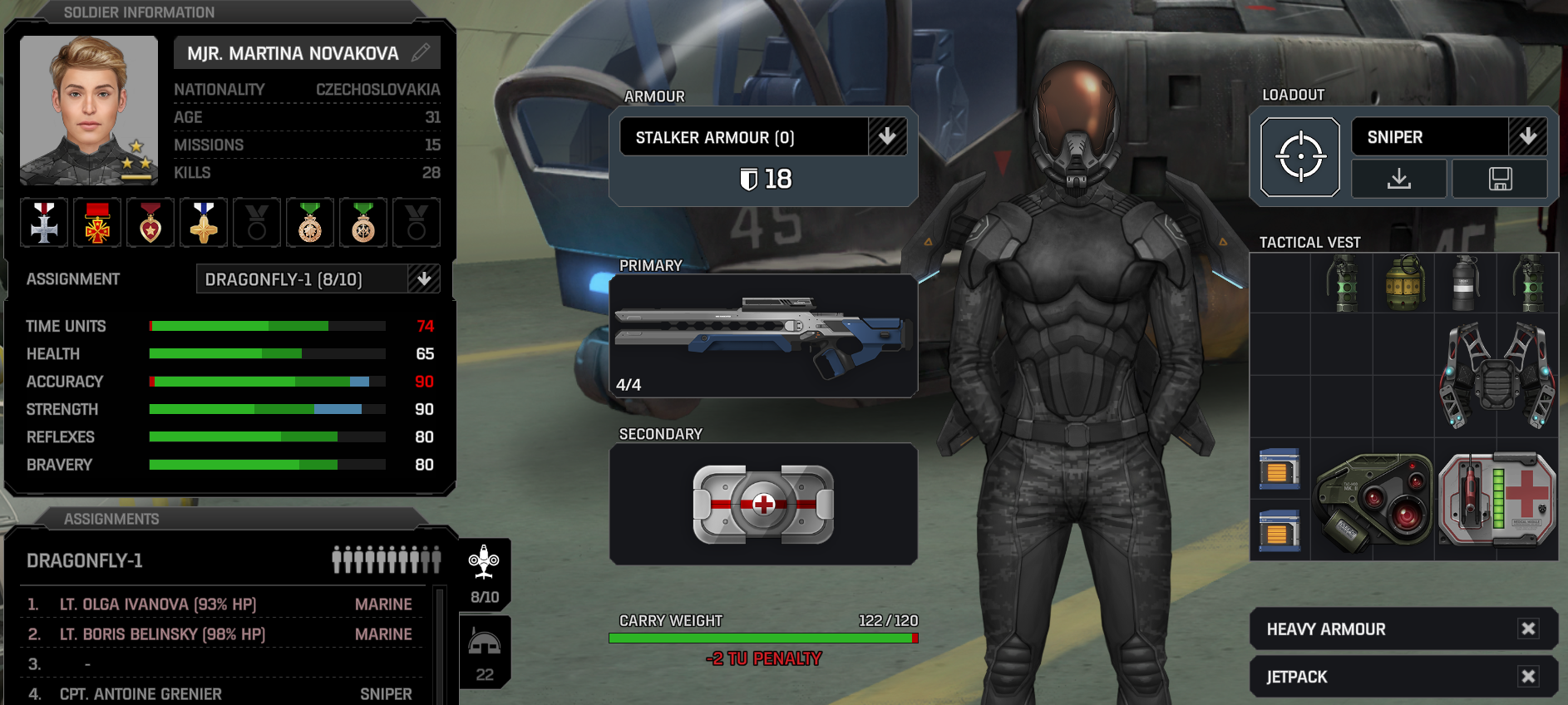Open the hangar tab showing 22
This screenshot has height=705, width=1568.
tap(485, 653)
